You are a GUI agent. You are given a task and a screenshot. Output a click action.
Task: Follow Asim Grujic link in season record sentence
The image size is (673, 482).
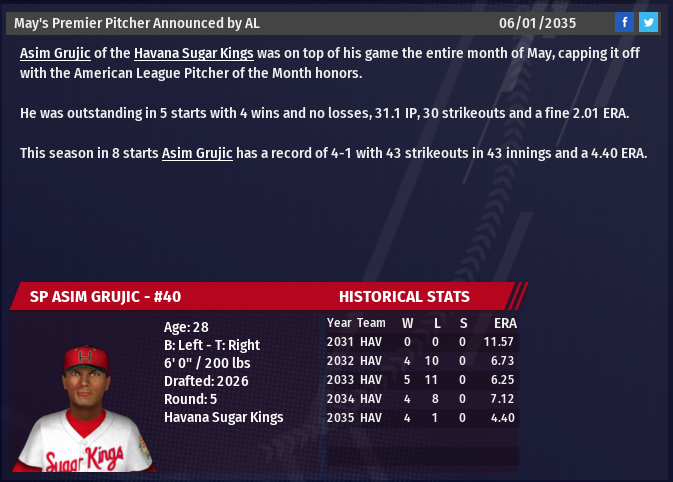[197, 153]
